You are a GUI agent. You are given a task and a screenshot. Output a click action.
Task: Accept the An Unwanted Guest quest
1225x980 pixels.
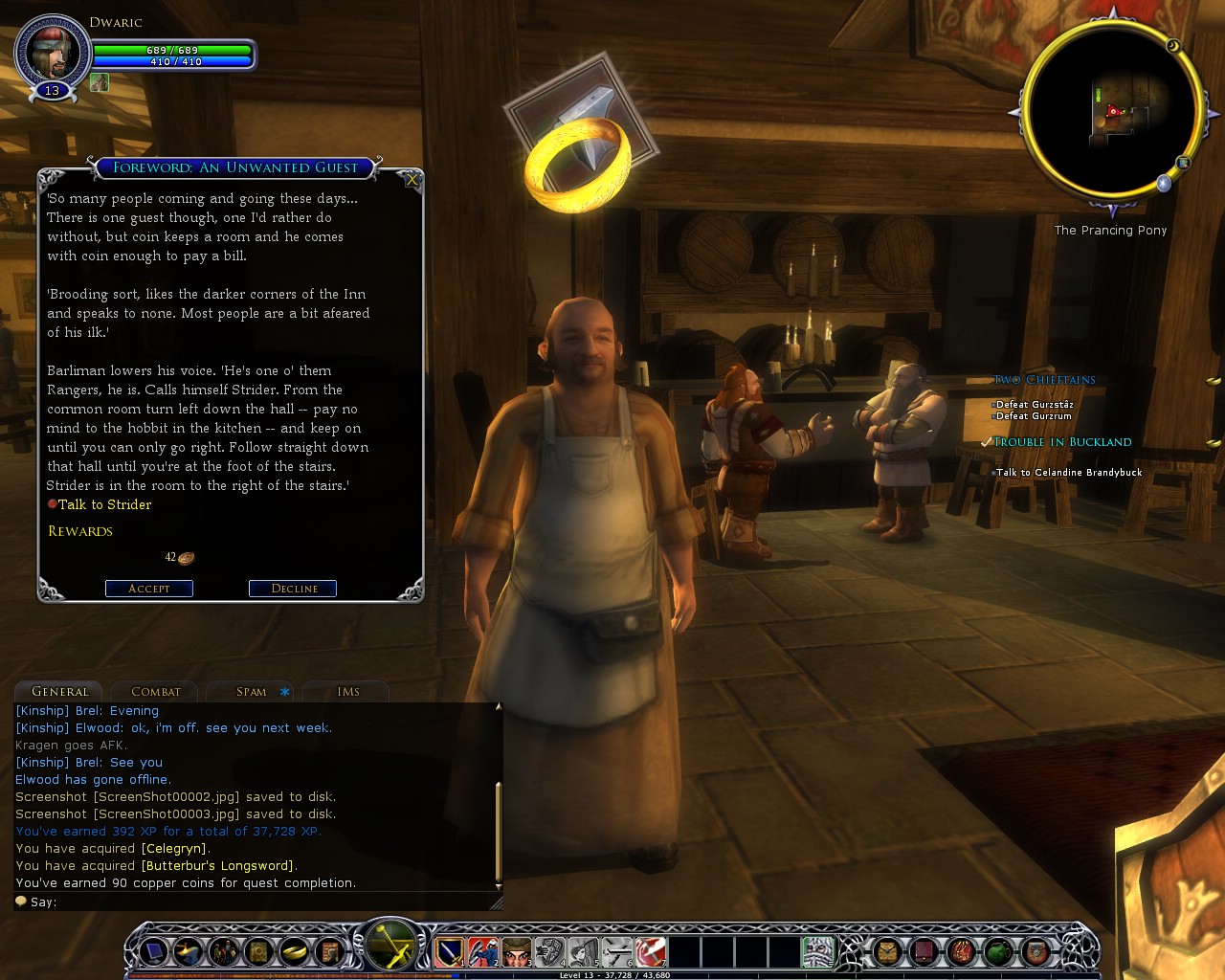pyautogui.click(x=149, y=589)
